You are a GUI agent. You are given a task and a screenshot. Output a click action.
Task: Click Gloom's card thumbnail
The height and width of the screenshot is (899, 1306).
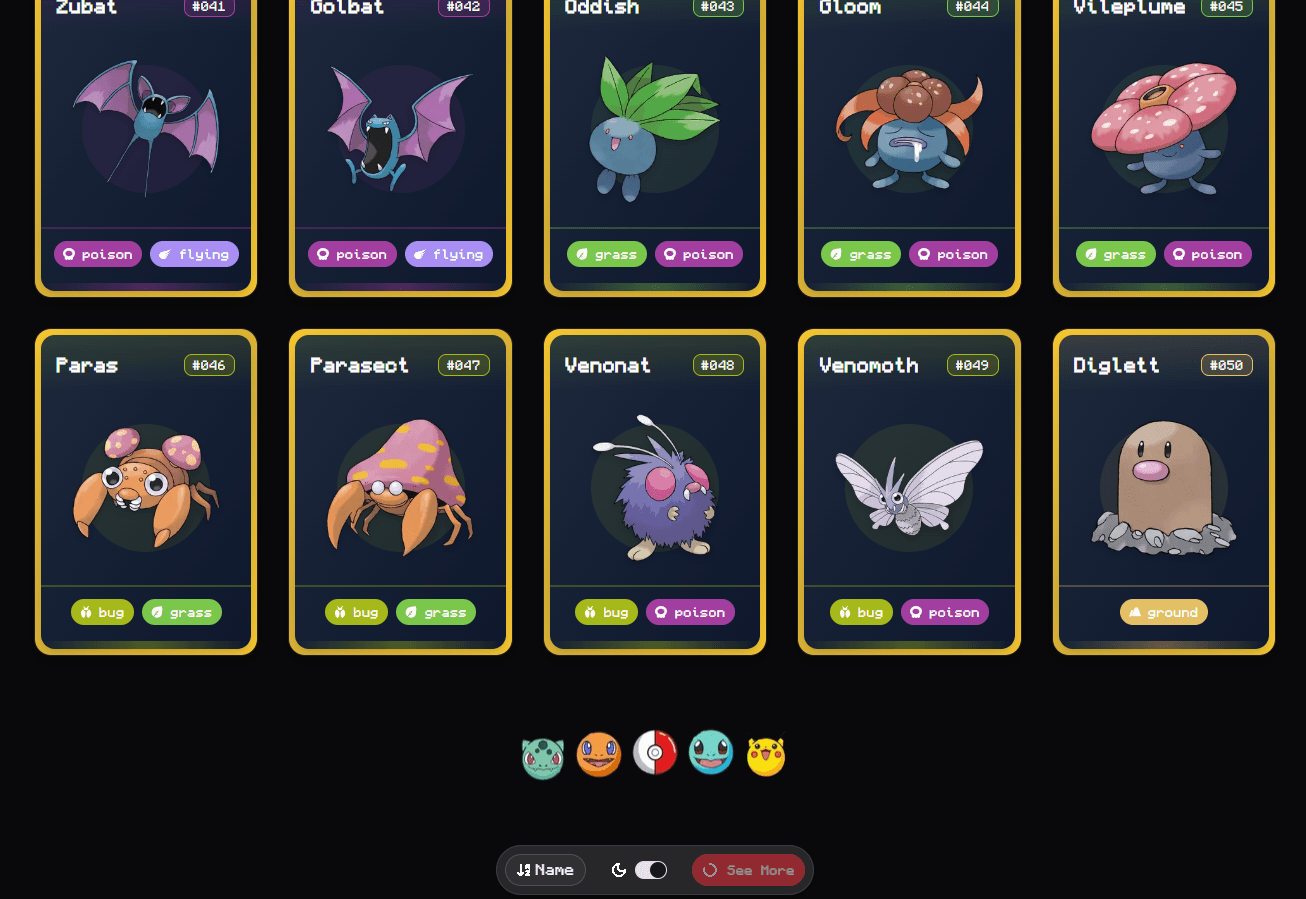click(x=908, y=130)
